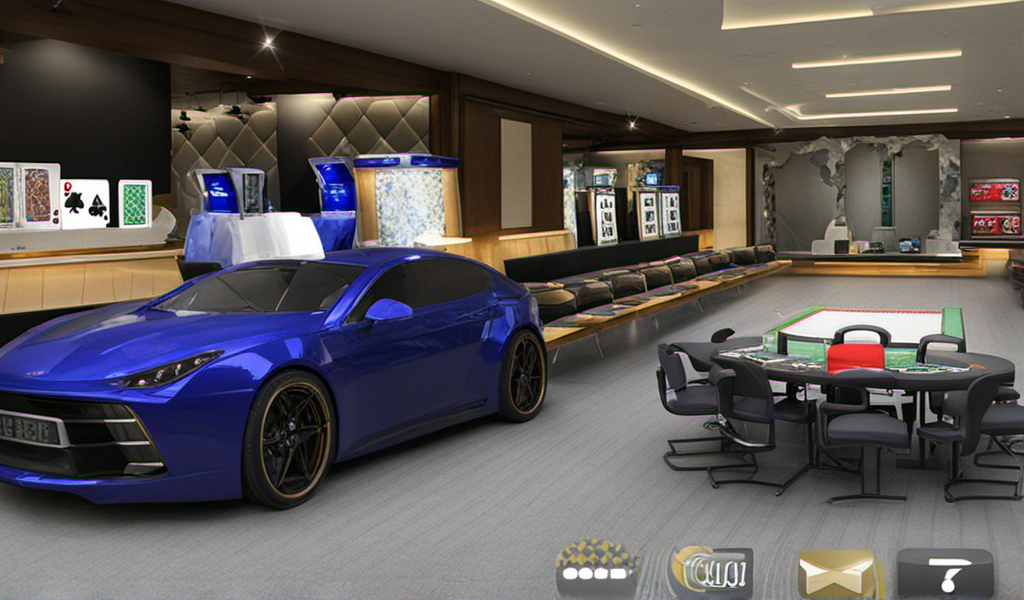Open the gold coin icon with silver lettering
The height and width of the screenshot is (600, 1024).
(x=711, y=573)
